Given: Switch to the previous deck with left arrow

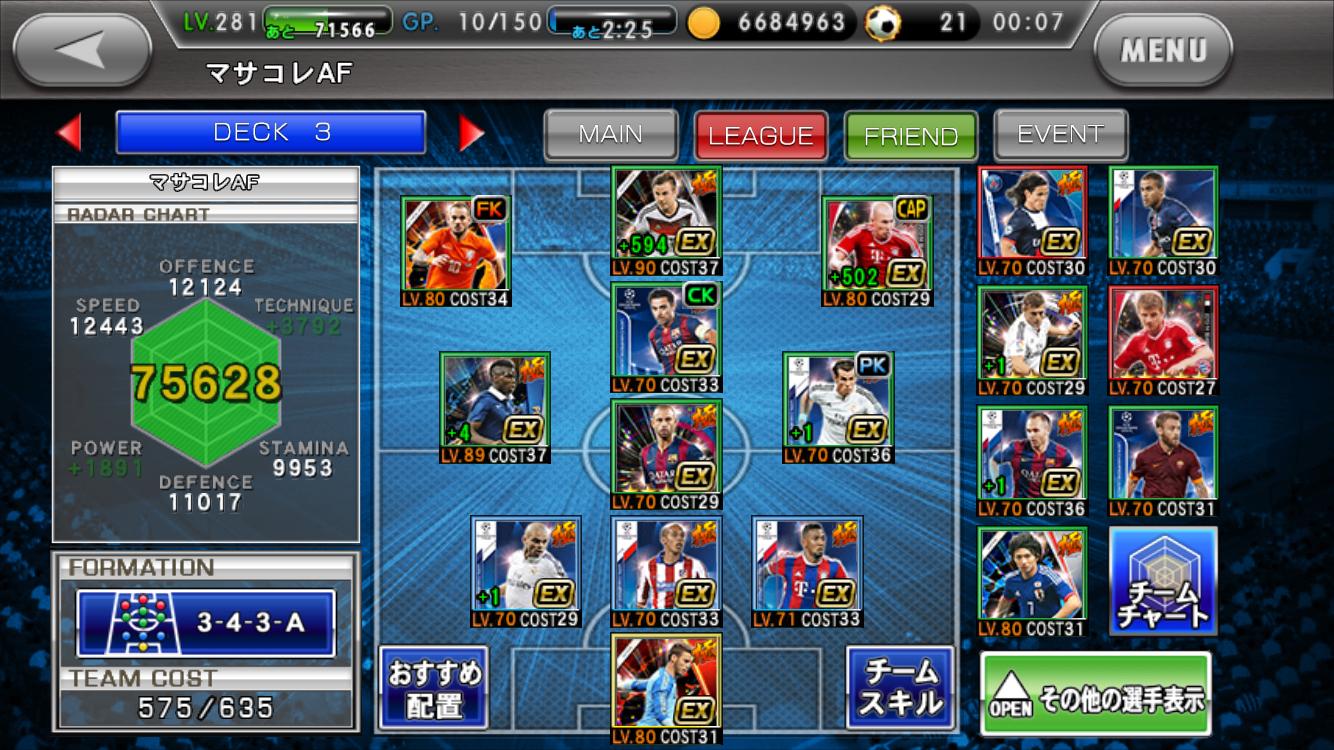Looking at the screenshot, I should 68,133.
